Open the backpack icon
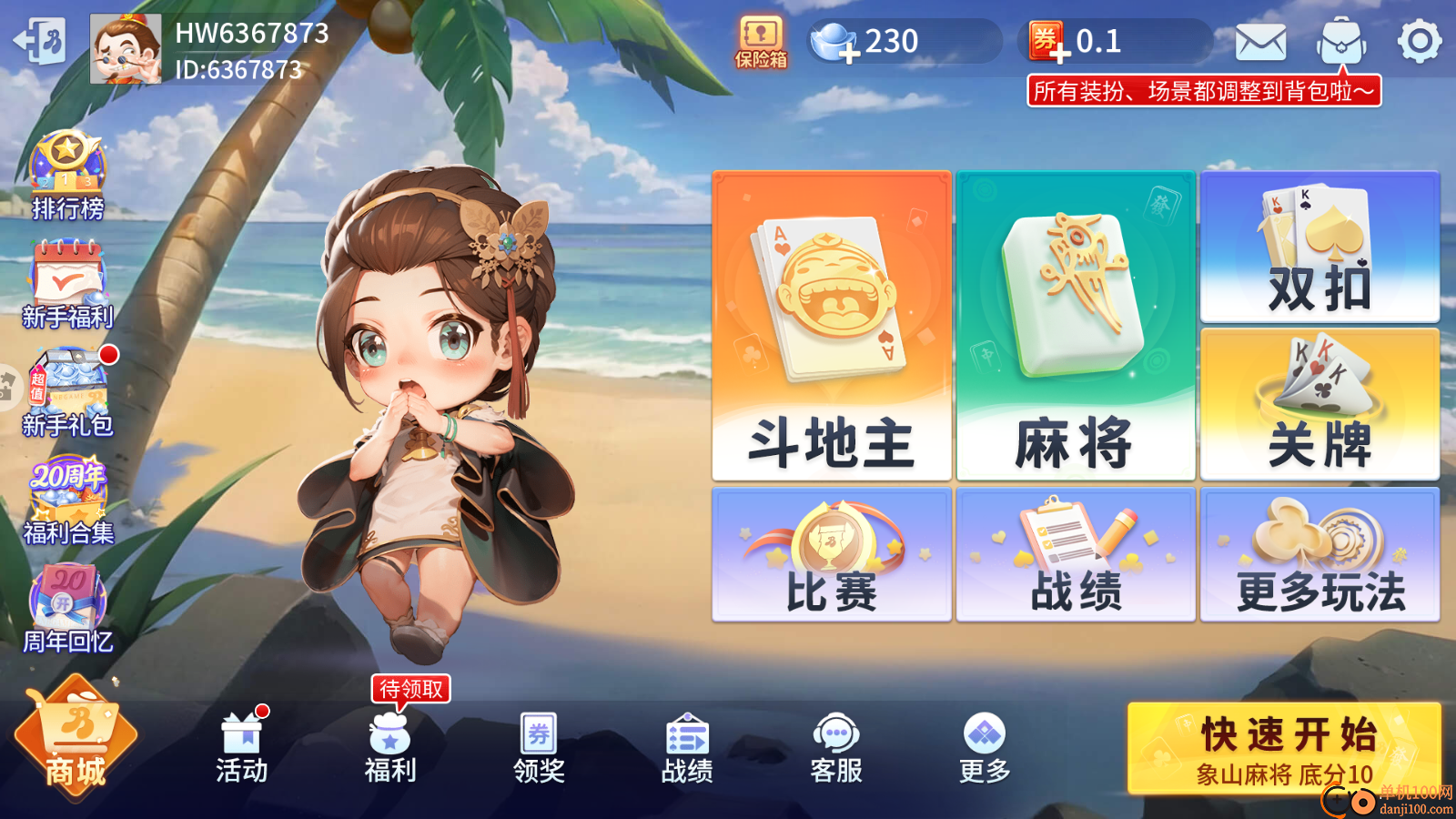Viewport: 1456px width, 819px height. 1342,38
